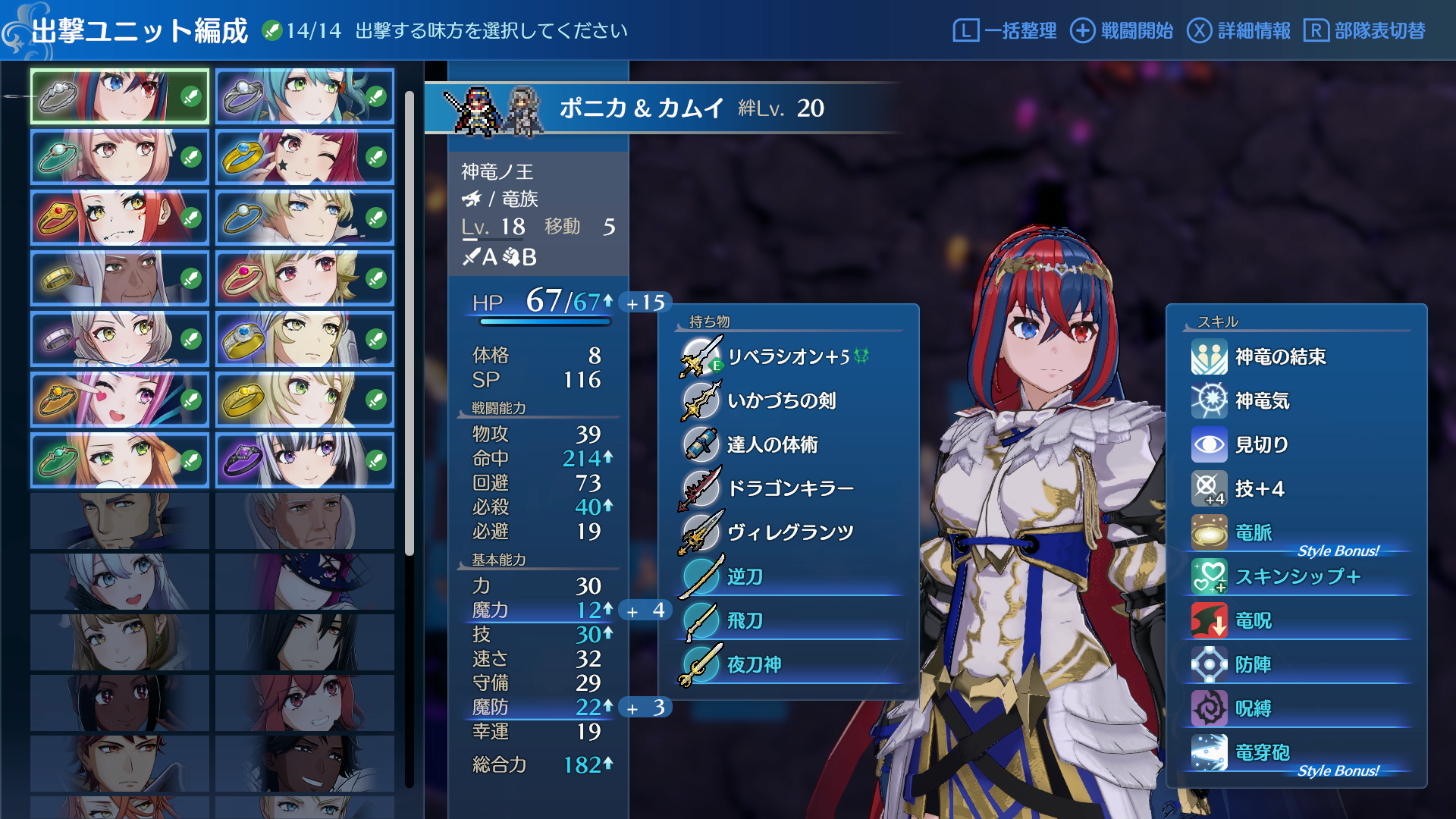
Task: Select the 見切り eye skill
Action: (1261, 444)
